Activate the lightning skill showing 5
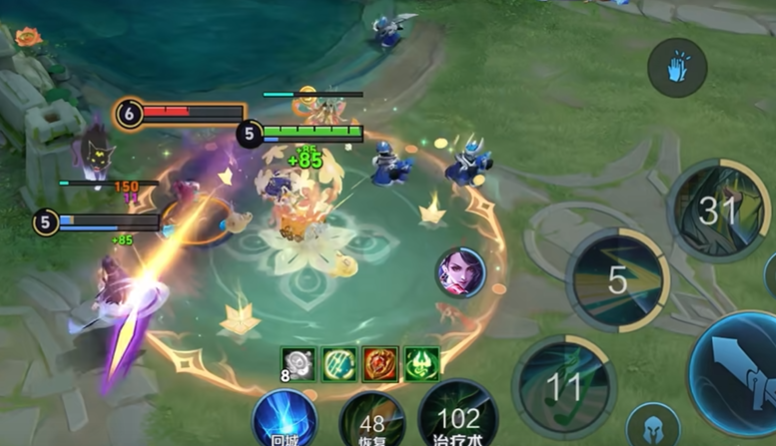 click(x=617, y=279)
